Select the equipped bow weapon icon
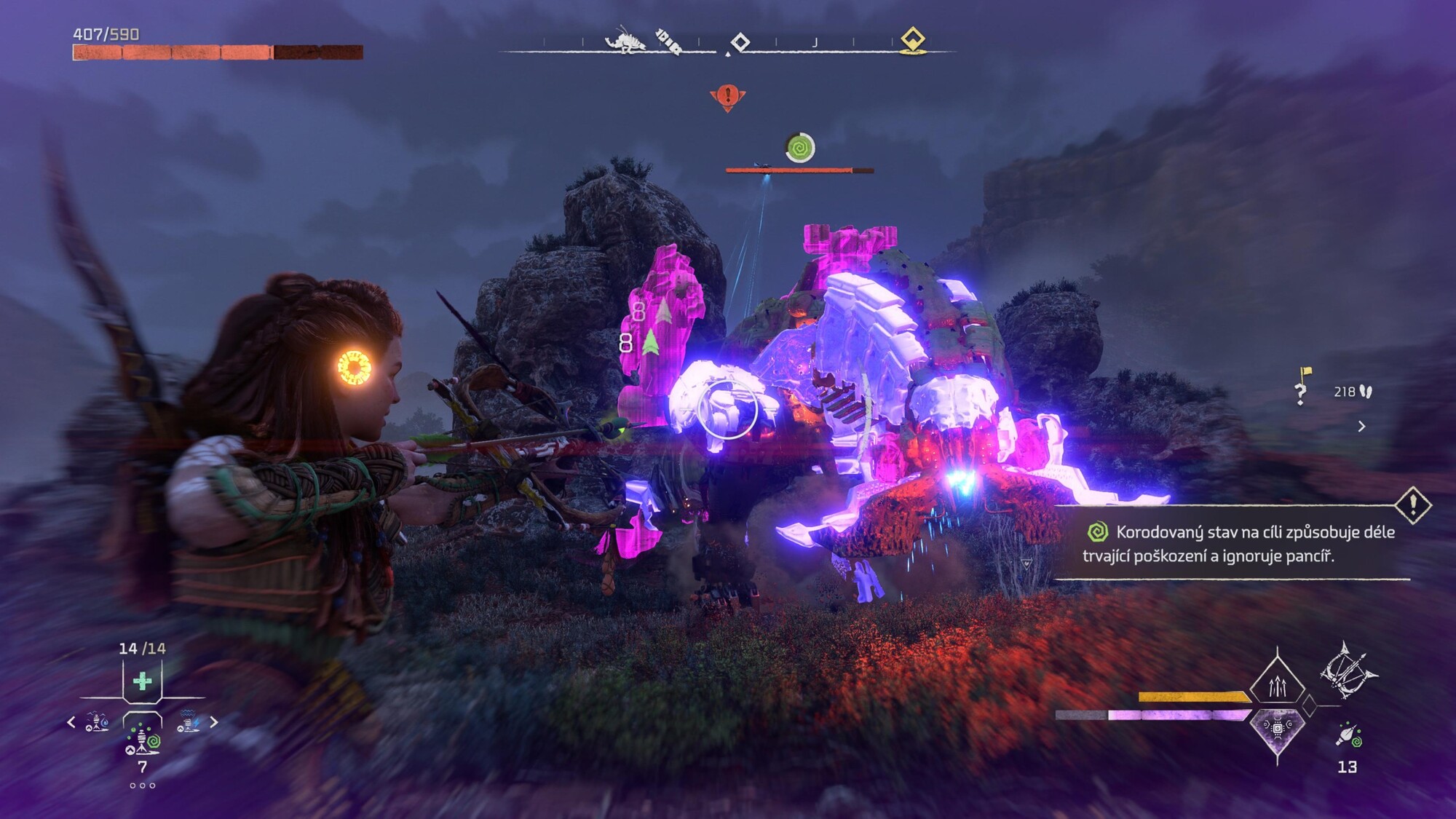1456x819 pixels. tap(1347, 671)
